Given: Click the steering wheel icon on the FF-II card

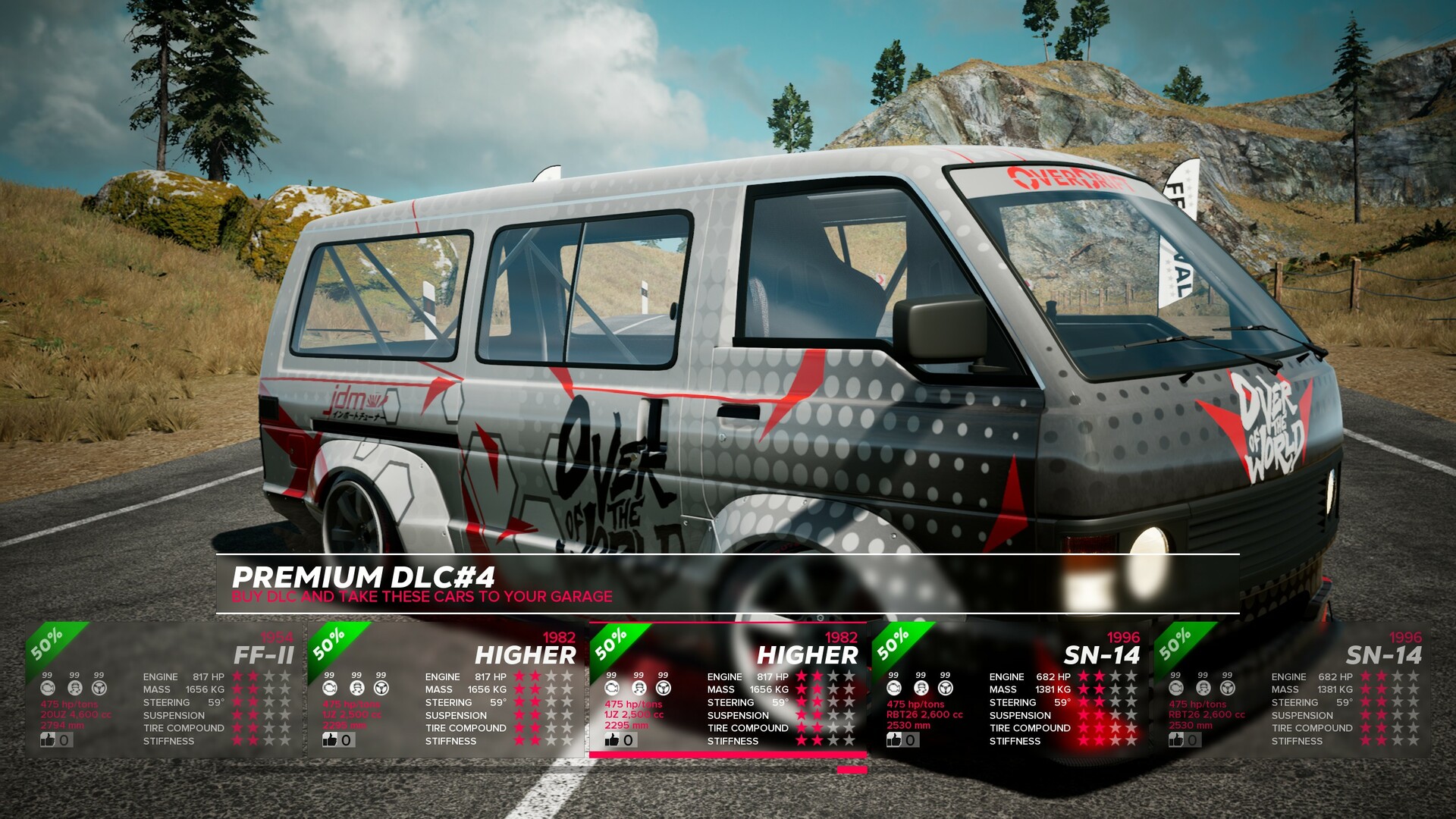Looking at the screenshot, I should point(99,689).
